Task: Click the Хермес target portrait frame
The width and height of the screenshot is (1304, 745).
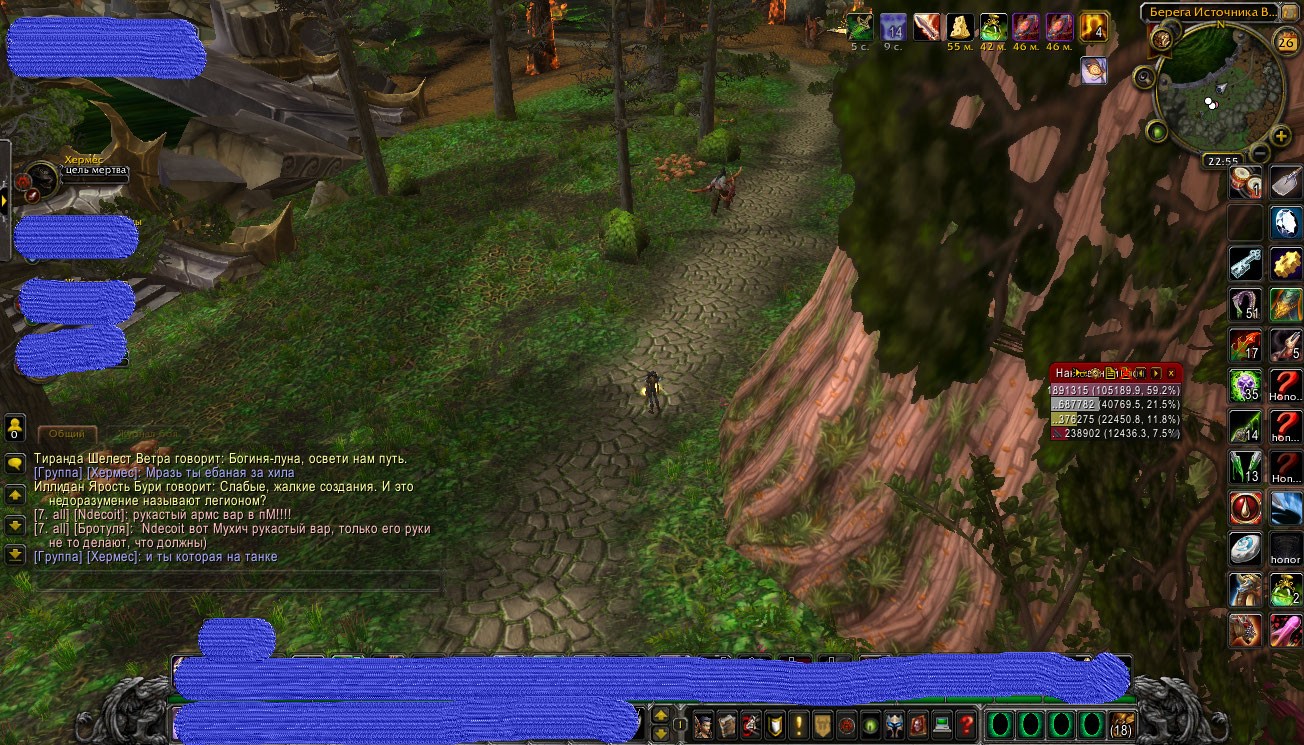Action: [41, 179]
